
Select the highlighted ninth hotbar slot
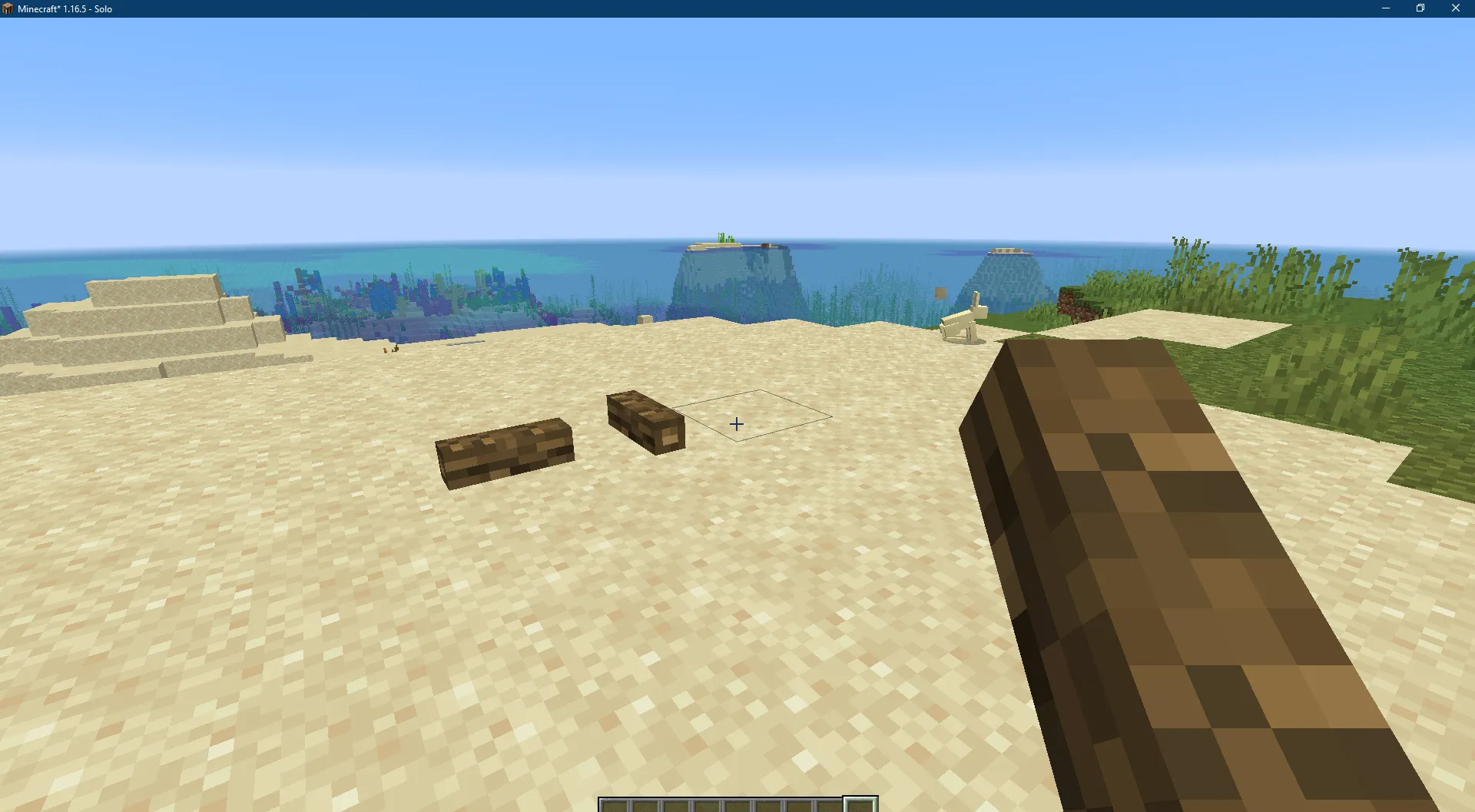[862, 805]
